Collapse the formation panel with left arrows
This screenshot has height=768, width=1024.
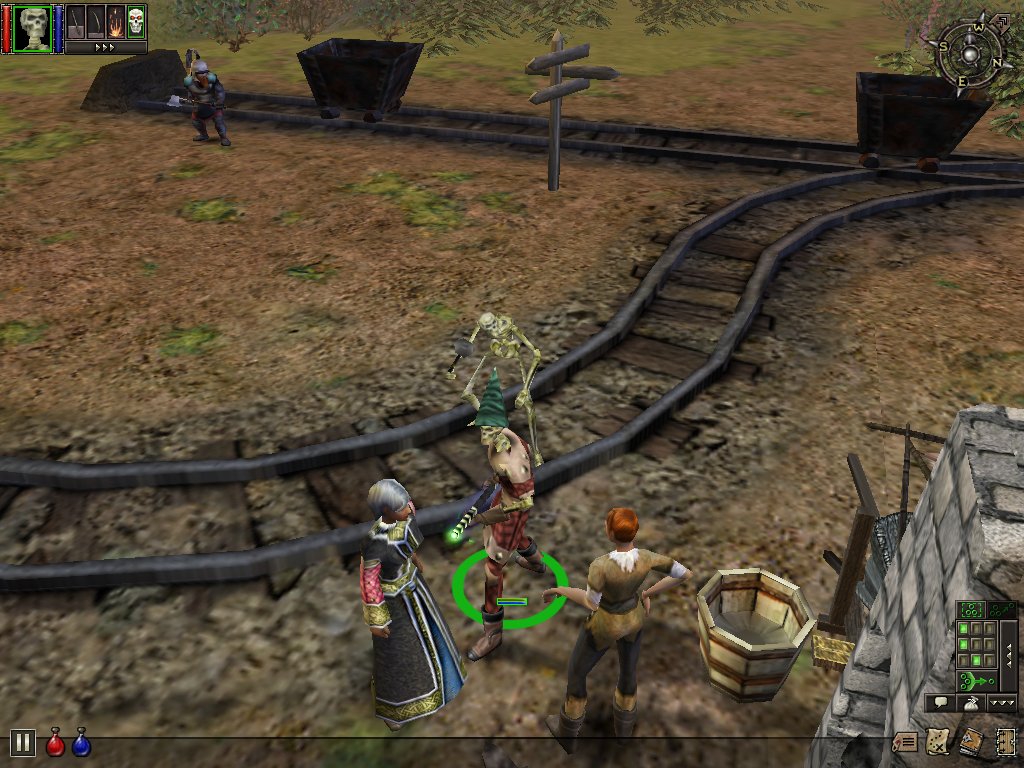tap(1008, 656)
